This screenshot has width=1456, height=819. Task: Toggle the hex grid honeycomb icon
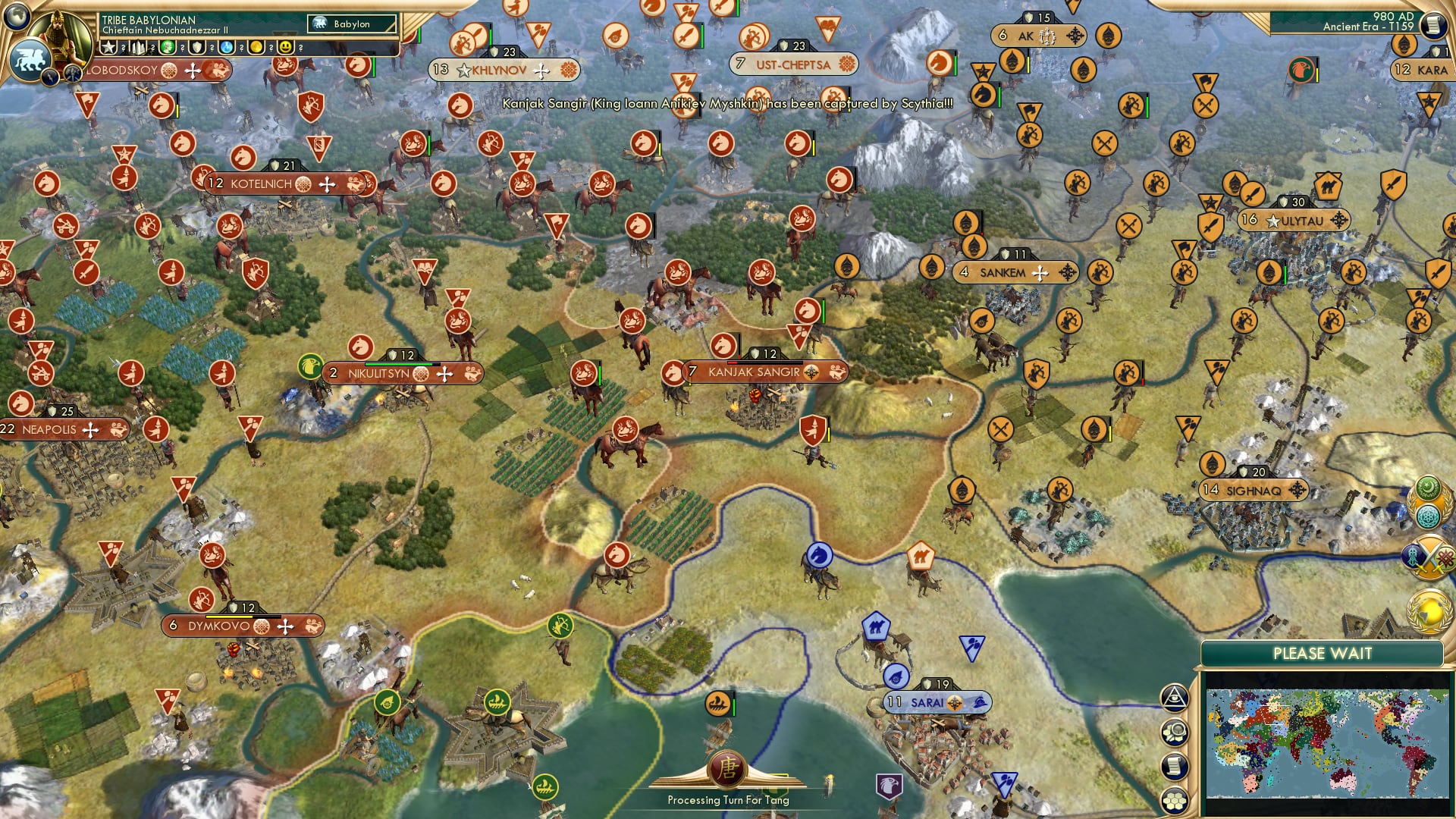(x=1175, y=800)
